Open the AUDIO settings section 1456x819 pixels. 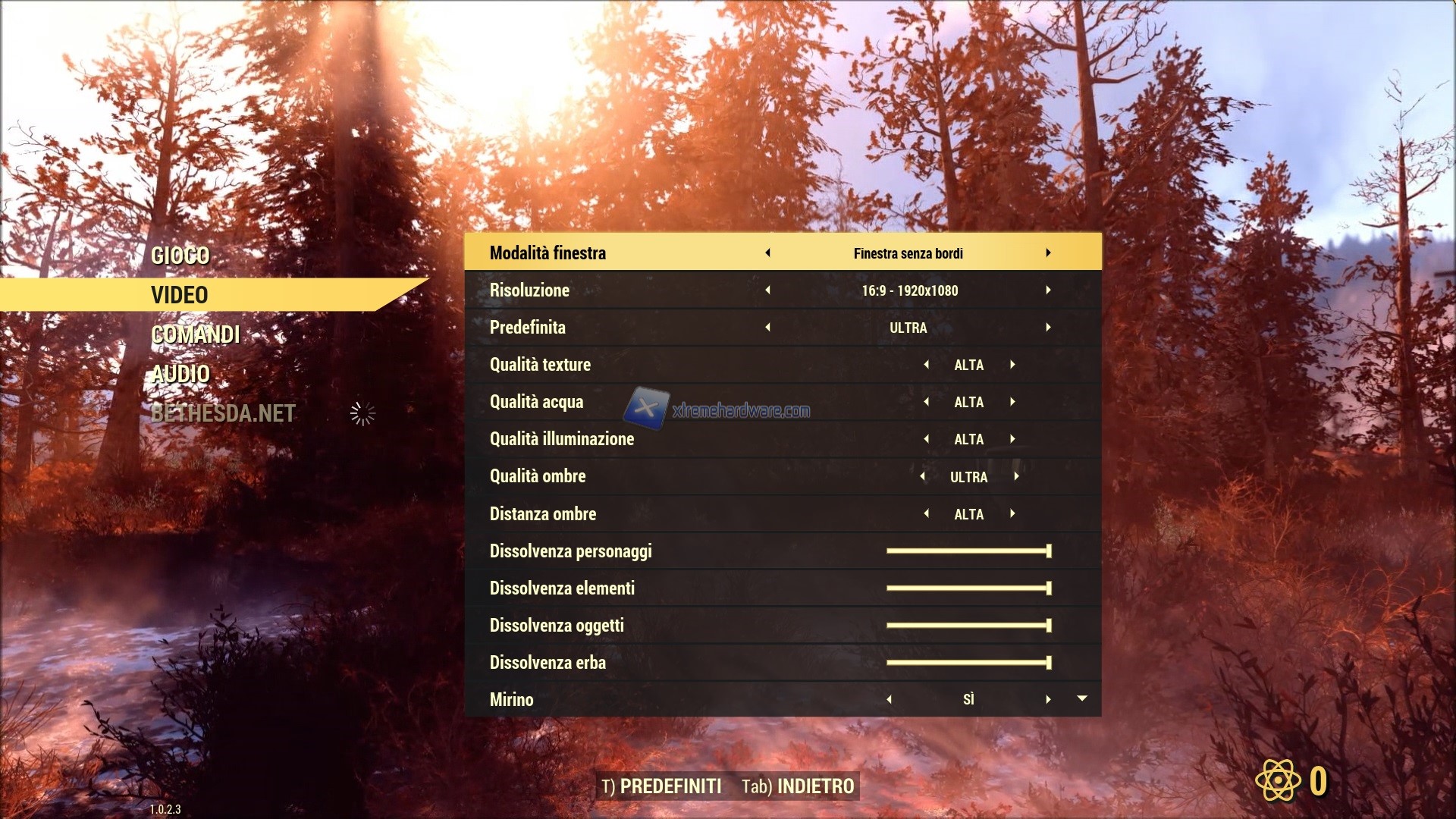(180, 374)
